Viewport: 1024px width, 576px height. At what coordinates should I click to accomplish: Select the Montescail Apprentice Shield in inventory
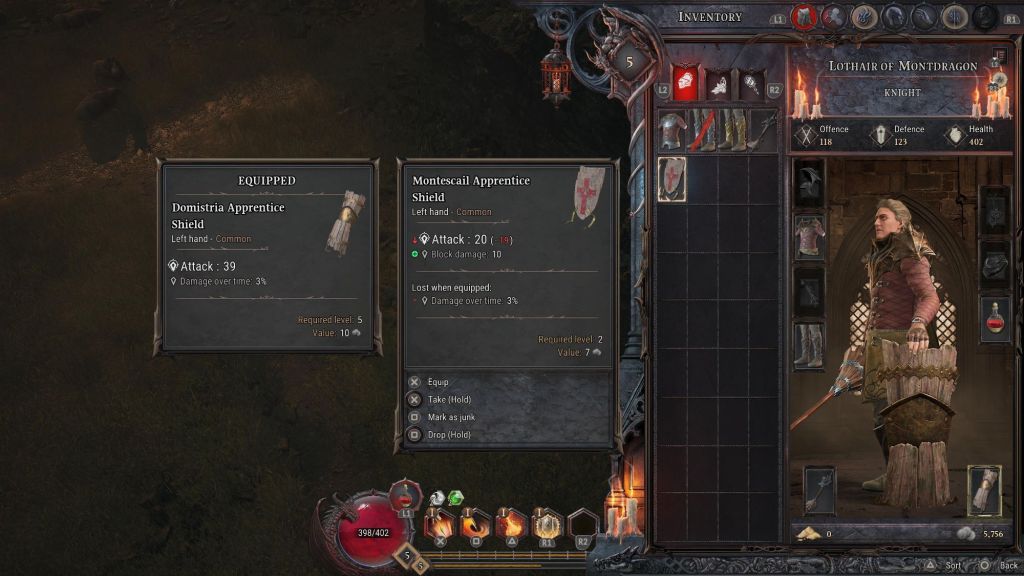pyautogui.click(x=671, y=178)
